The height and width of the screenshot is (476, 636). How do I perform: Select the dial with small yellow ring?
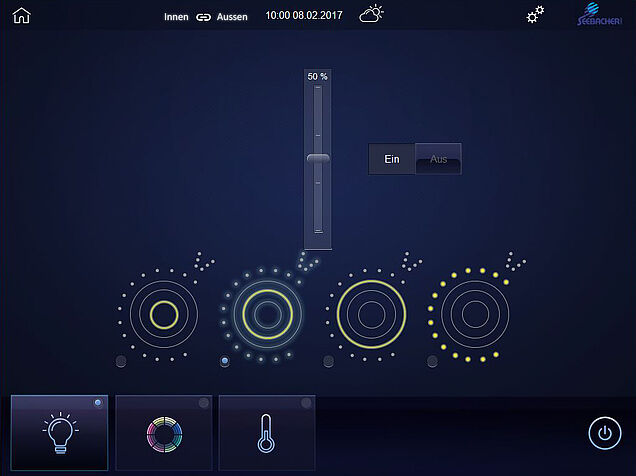(x=163, y=315)
